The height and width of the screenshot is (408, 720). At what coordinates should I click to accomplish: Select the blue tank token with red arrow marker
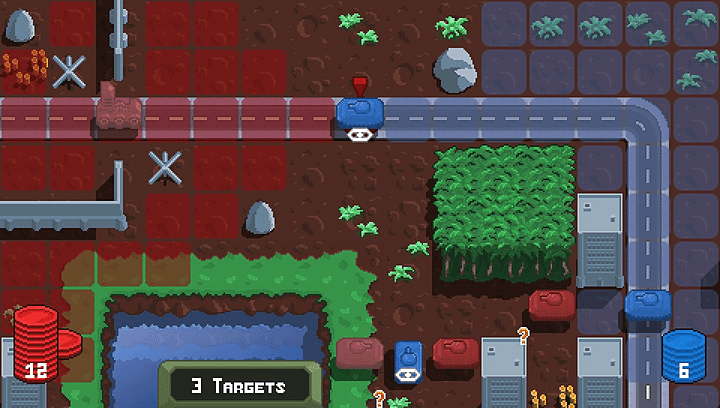coord(360,111)
